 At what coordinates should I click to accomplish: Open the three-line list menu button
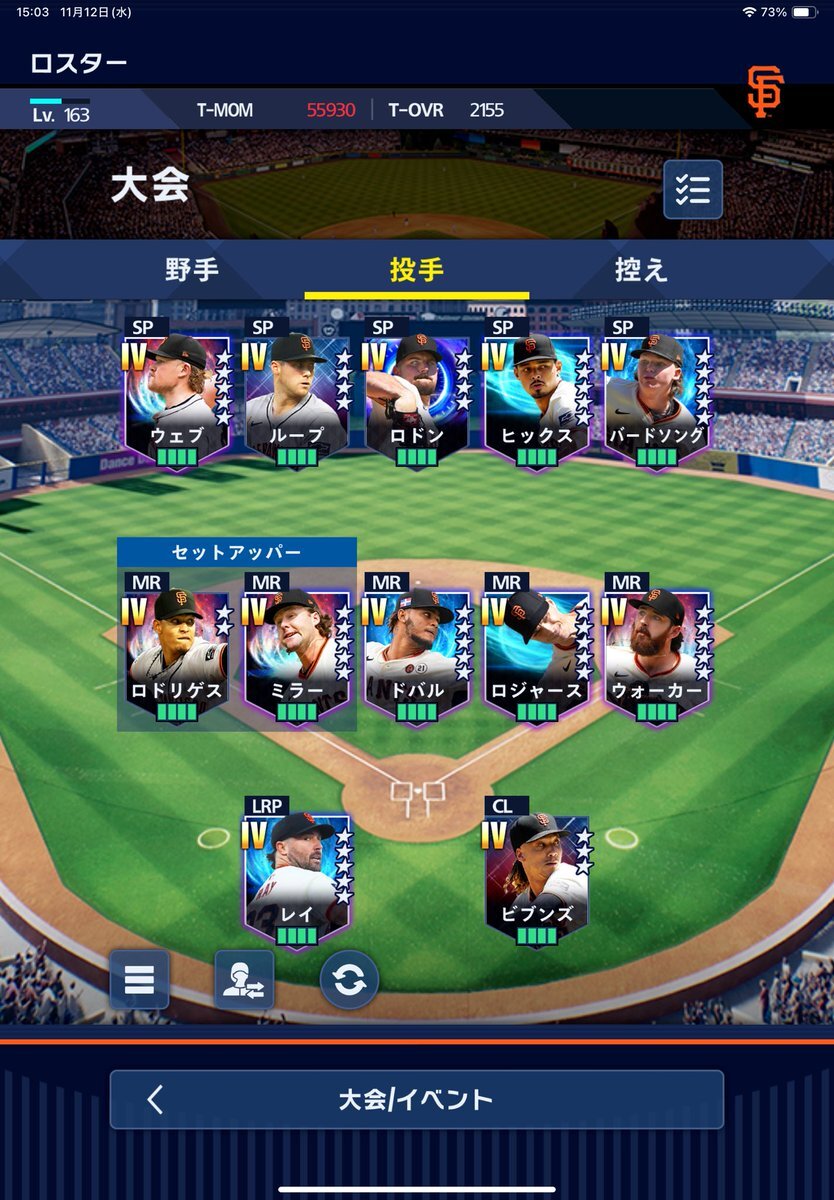(139, 979)
